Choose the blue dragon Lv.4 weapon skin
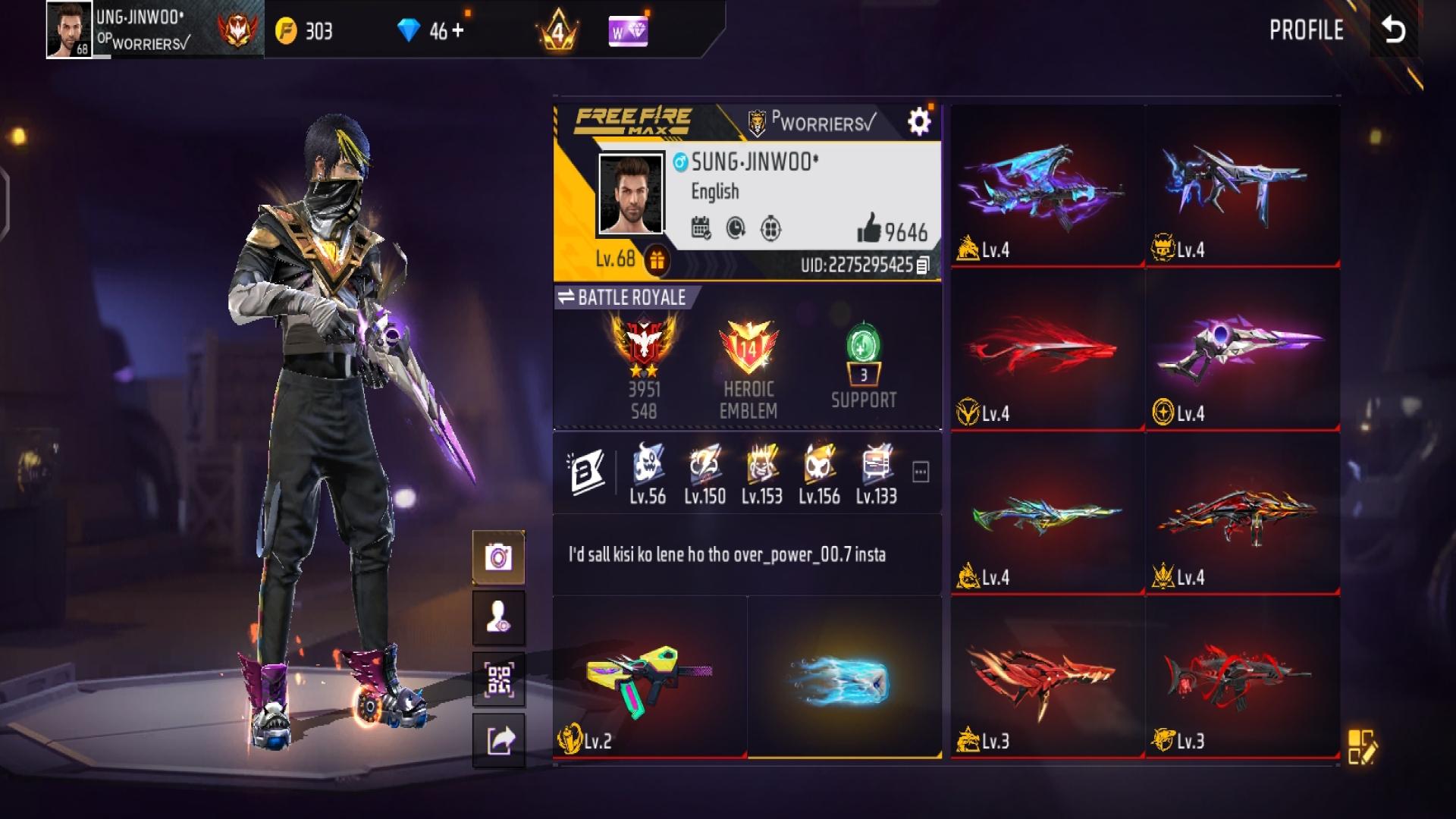This screenshot has width=1456, height=819. tap(1046, 186)
